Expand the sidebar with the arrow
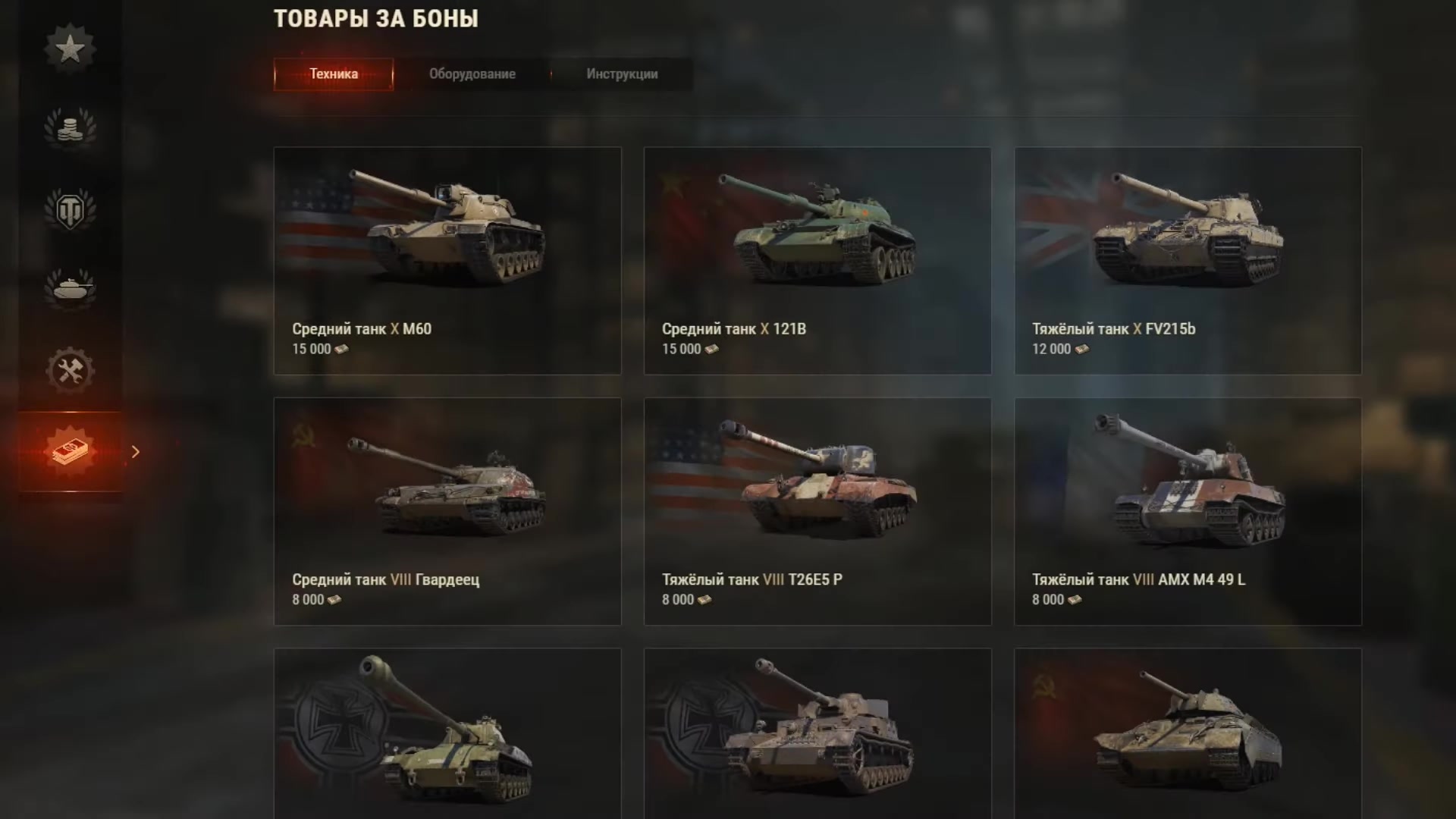The image size is (1456, 819). pos(136,452)
